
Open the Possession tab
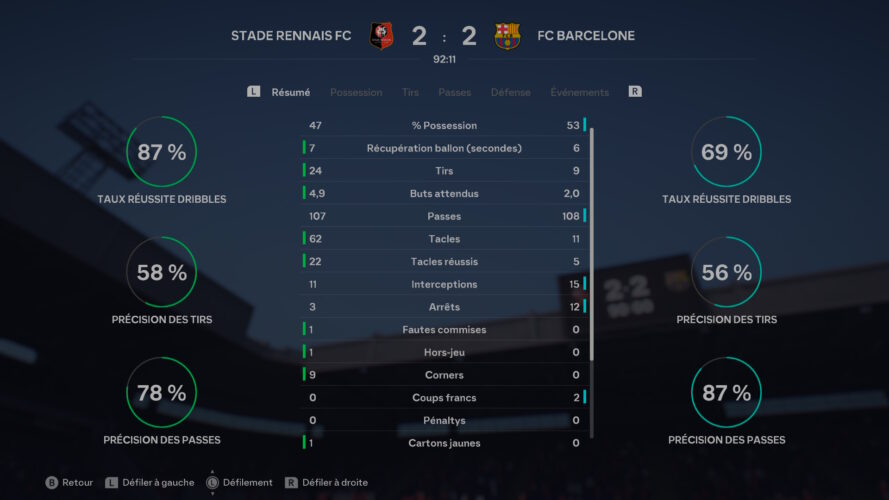[x=356, y=92]
